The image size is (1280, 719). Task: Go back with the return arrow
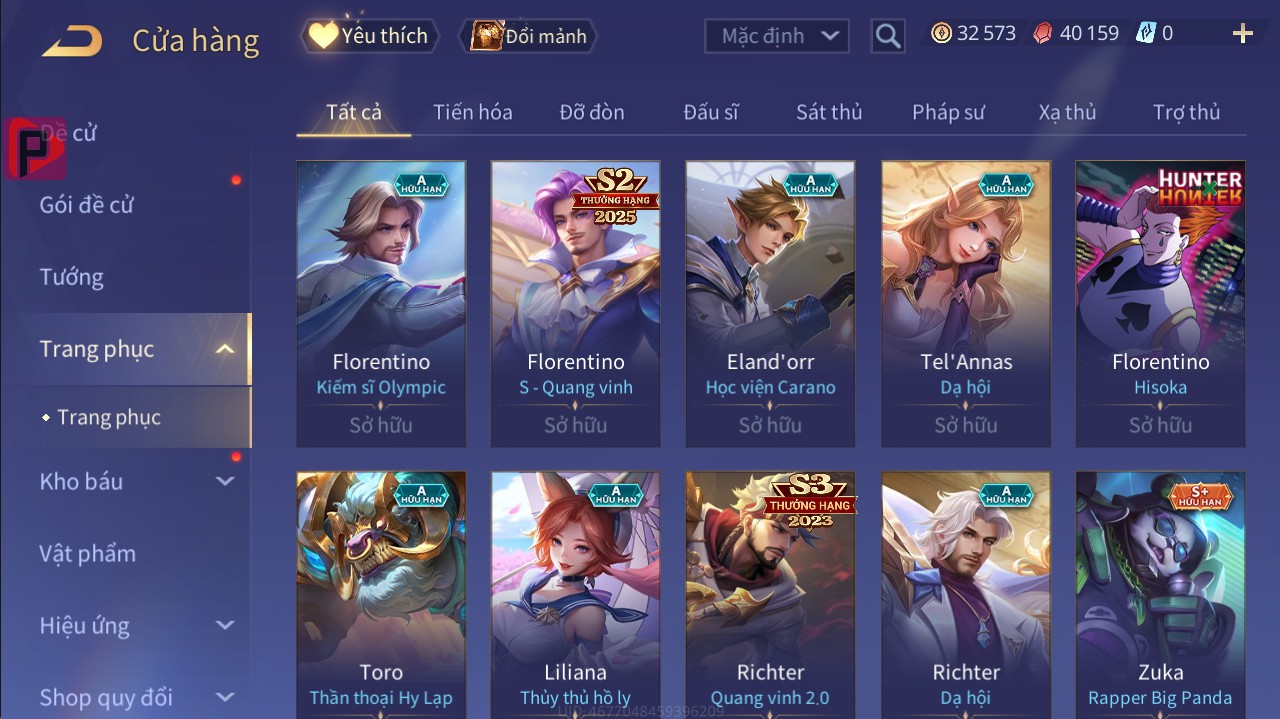click(72, 40)
